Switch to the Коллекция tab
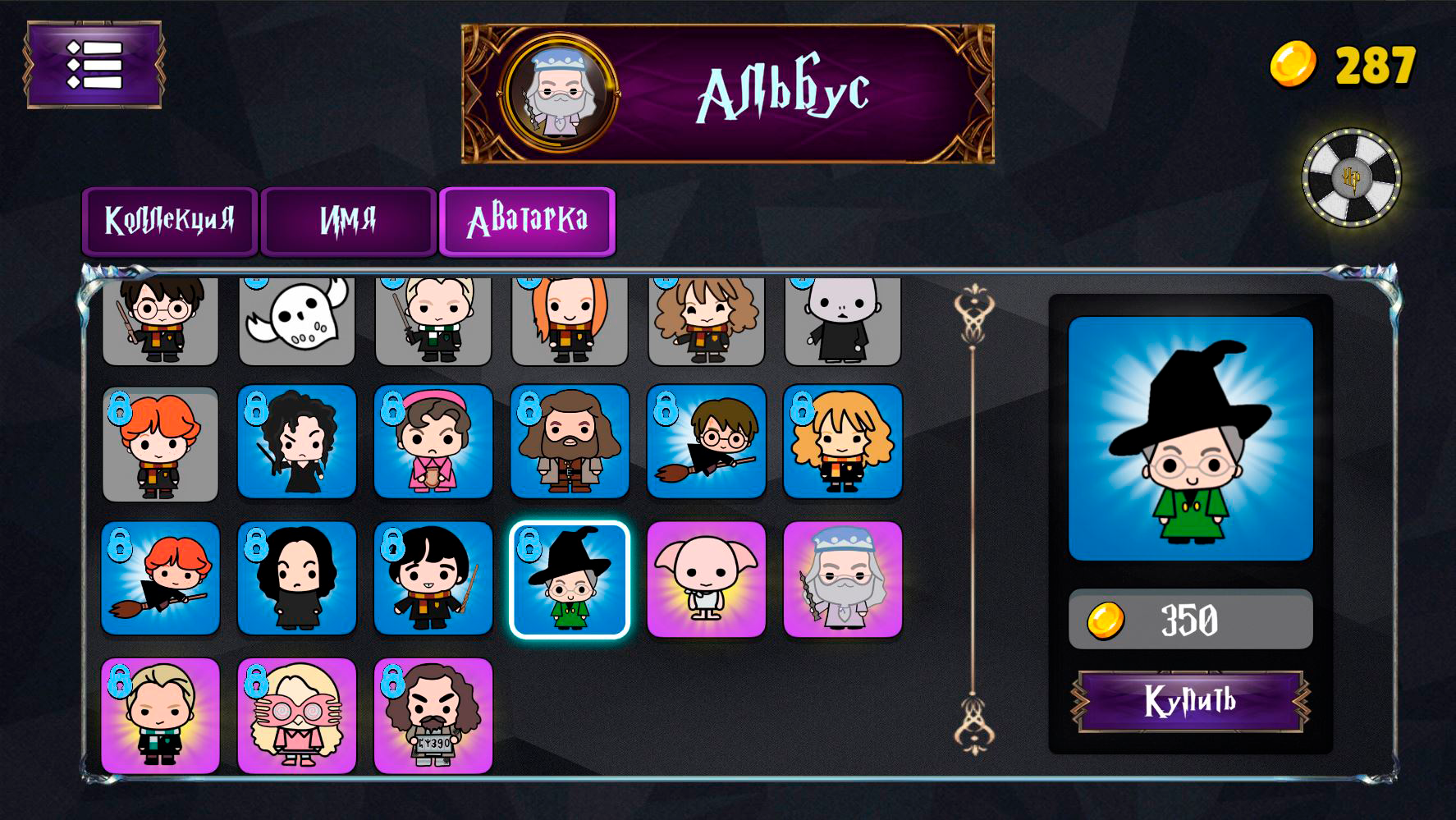Screen dimensions: 1456x820 (x=170, y=220)
